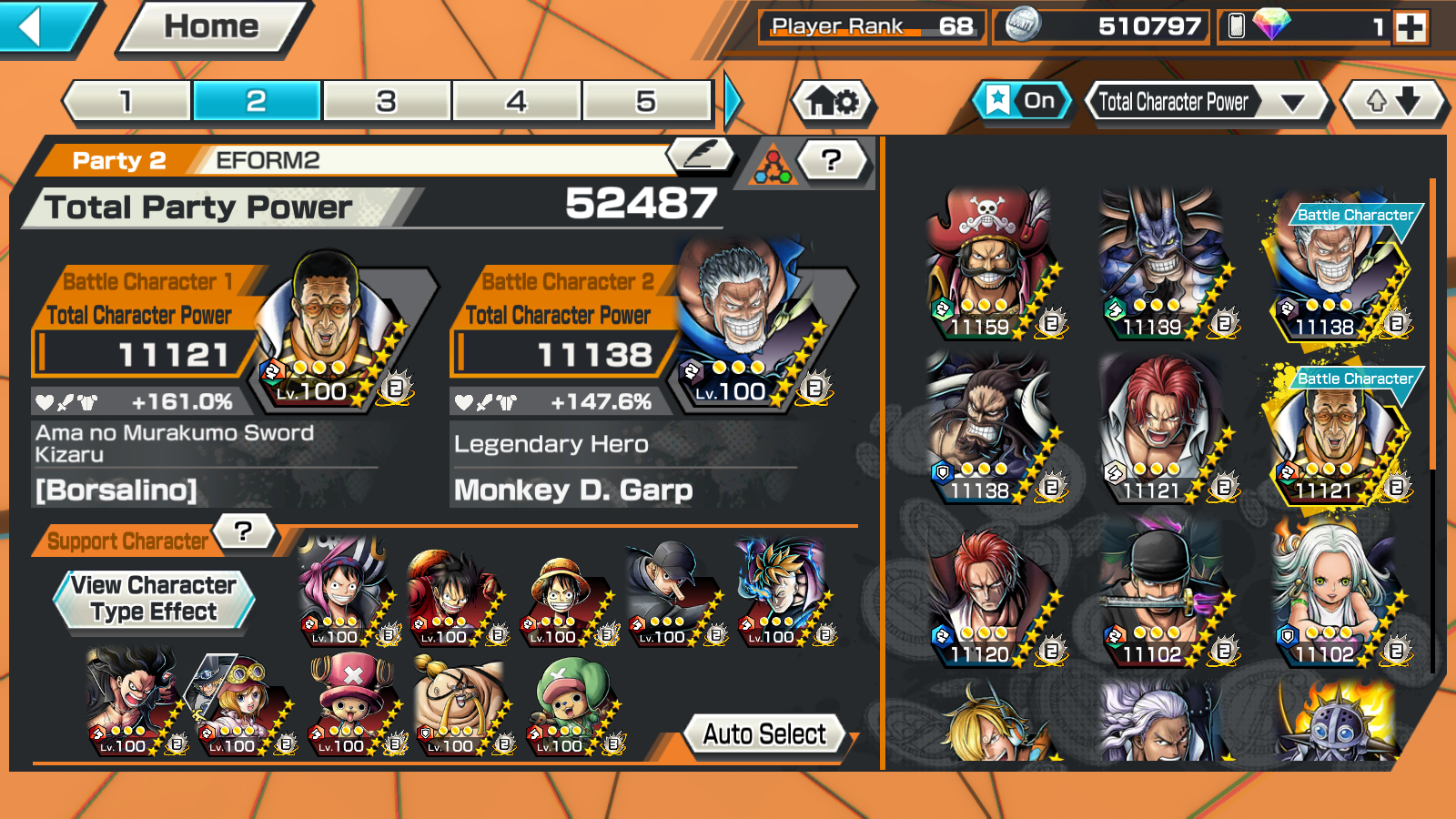The width and height of the screenshot is (1456, 819).
Task: Switch to party tab 1
Action: (127, 101)
